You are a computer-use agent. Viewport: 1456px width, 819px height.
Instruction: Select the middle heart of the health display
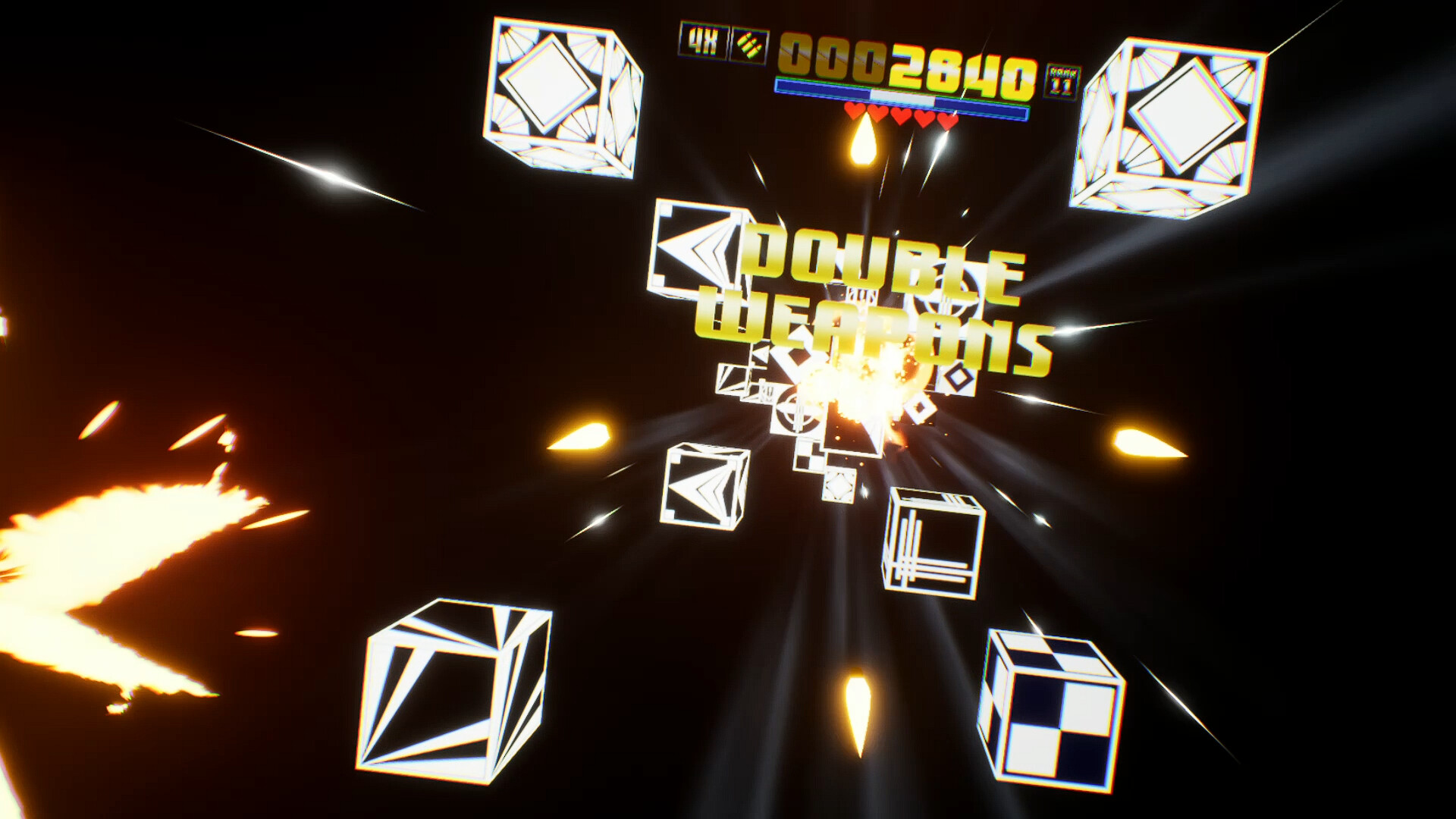pos(901,115)
